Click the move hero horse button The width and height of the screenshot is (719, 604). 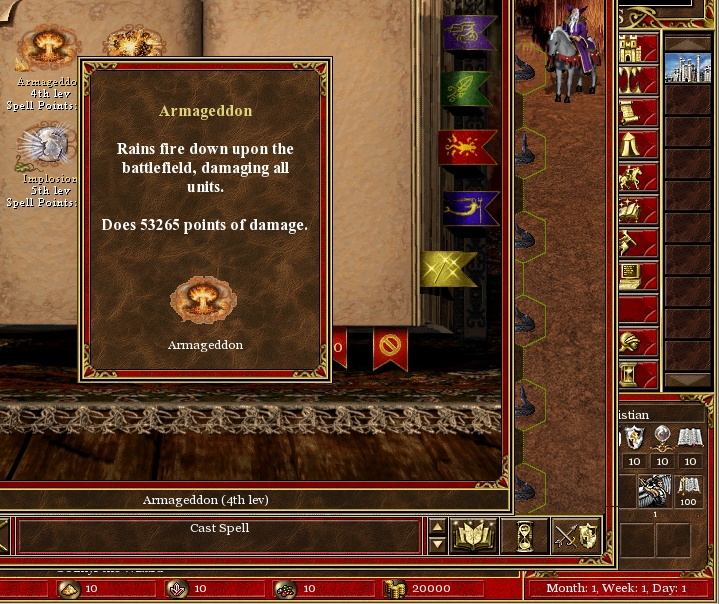632,178
